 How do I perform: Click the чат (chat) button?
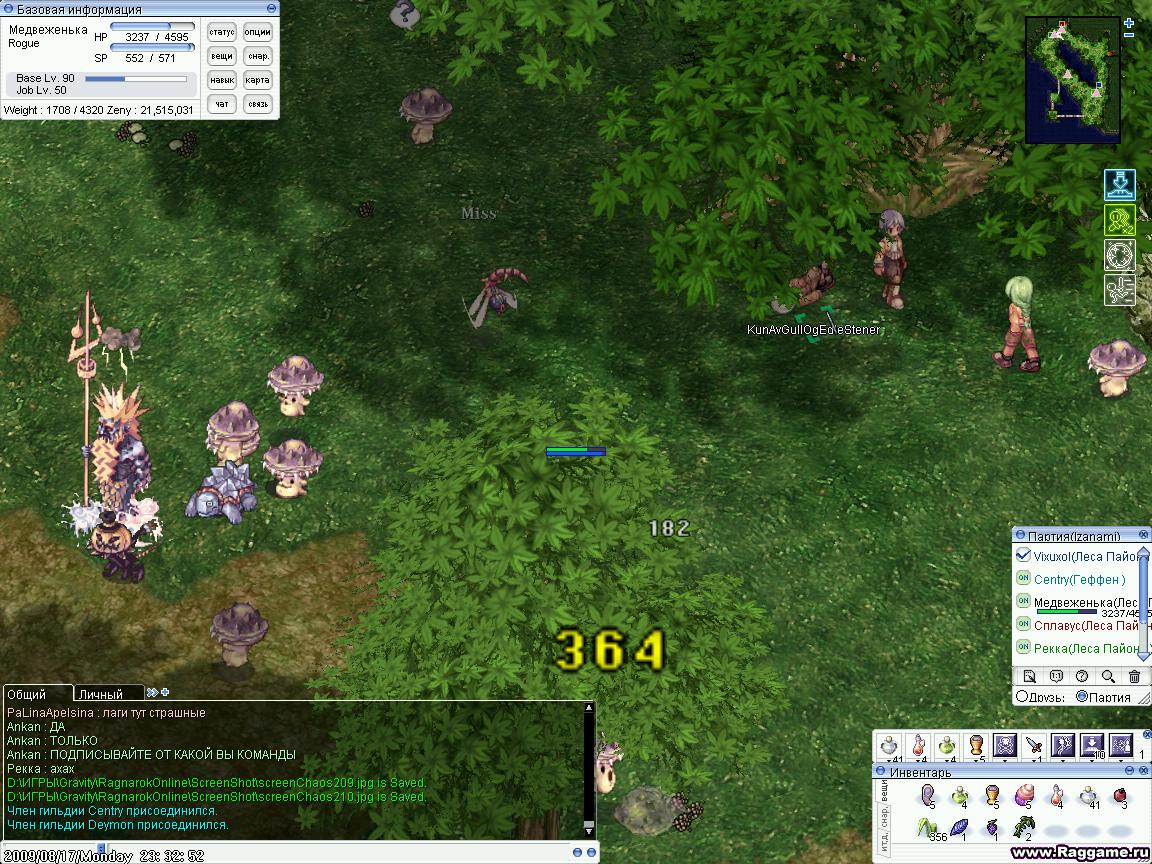[x=222, y=104]
